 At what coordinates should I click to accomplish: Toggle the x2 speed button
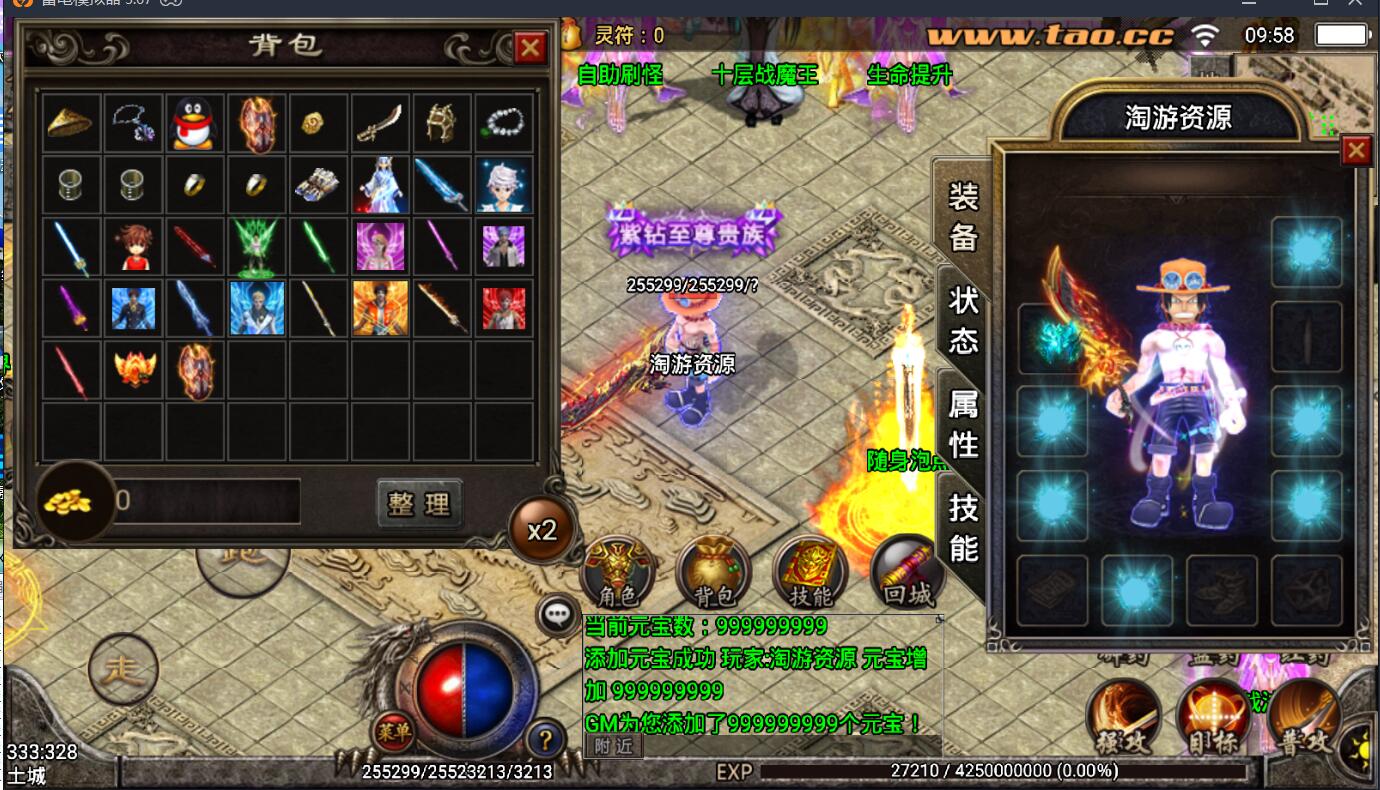542,530
